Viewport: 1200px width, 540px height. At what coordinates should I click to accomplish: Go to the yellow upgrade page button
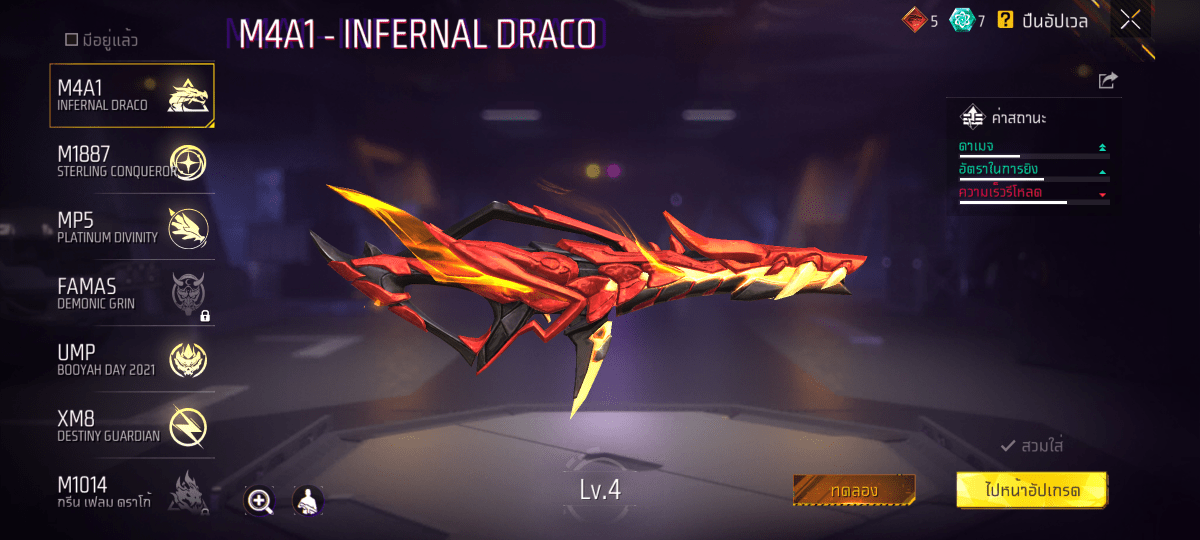click(x=1031, y=490)
